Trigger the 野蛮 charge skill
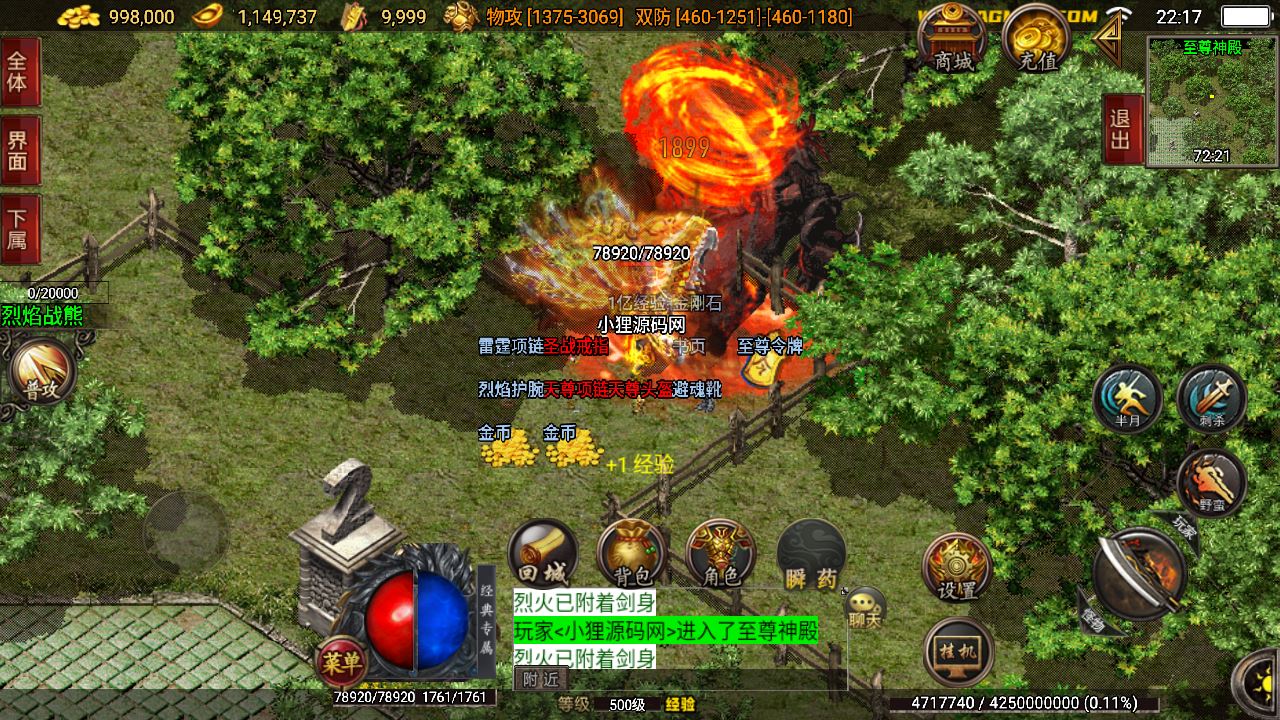Image resolution: width=1280 pixels, height=720 pixels. pos(1211,483)
